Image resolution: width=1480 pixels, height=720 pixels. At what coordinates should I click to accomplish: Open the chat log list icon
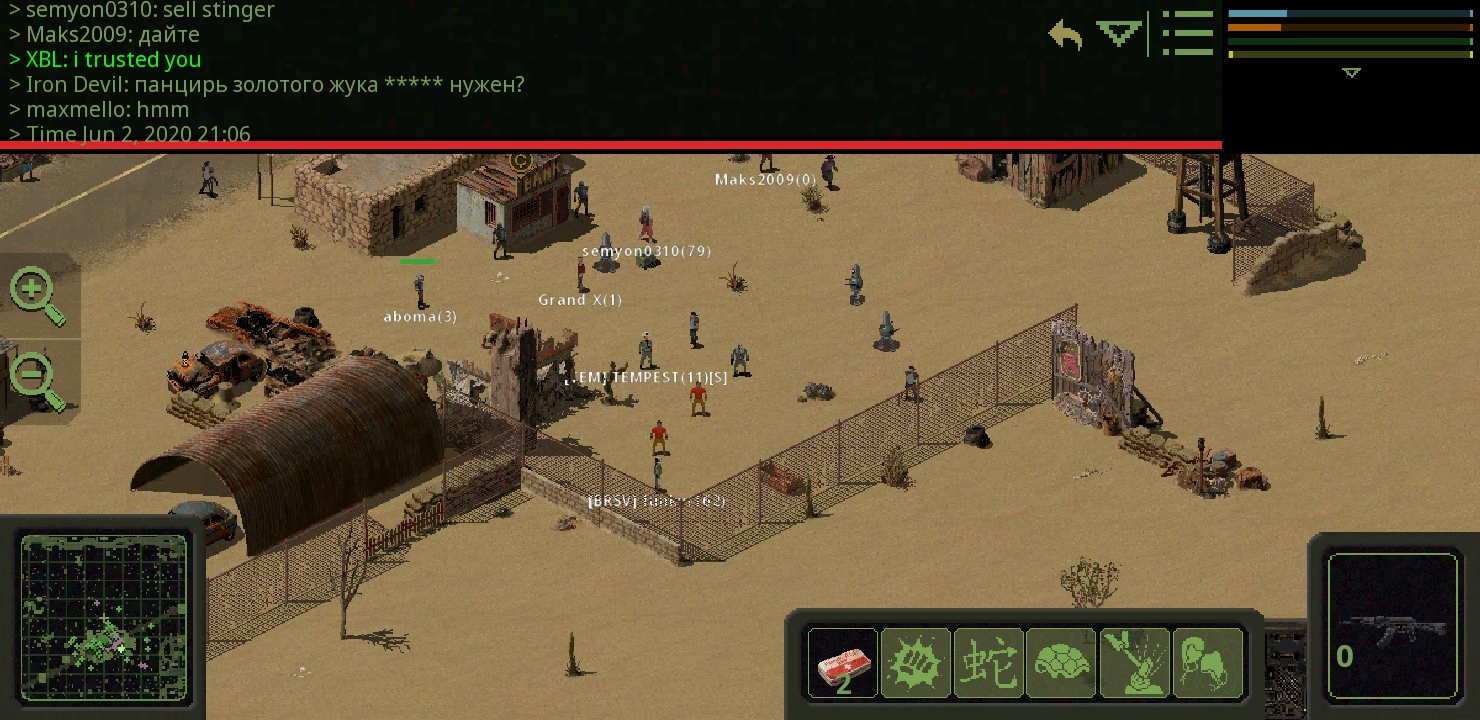coord(1188,33)
